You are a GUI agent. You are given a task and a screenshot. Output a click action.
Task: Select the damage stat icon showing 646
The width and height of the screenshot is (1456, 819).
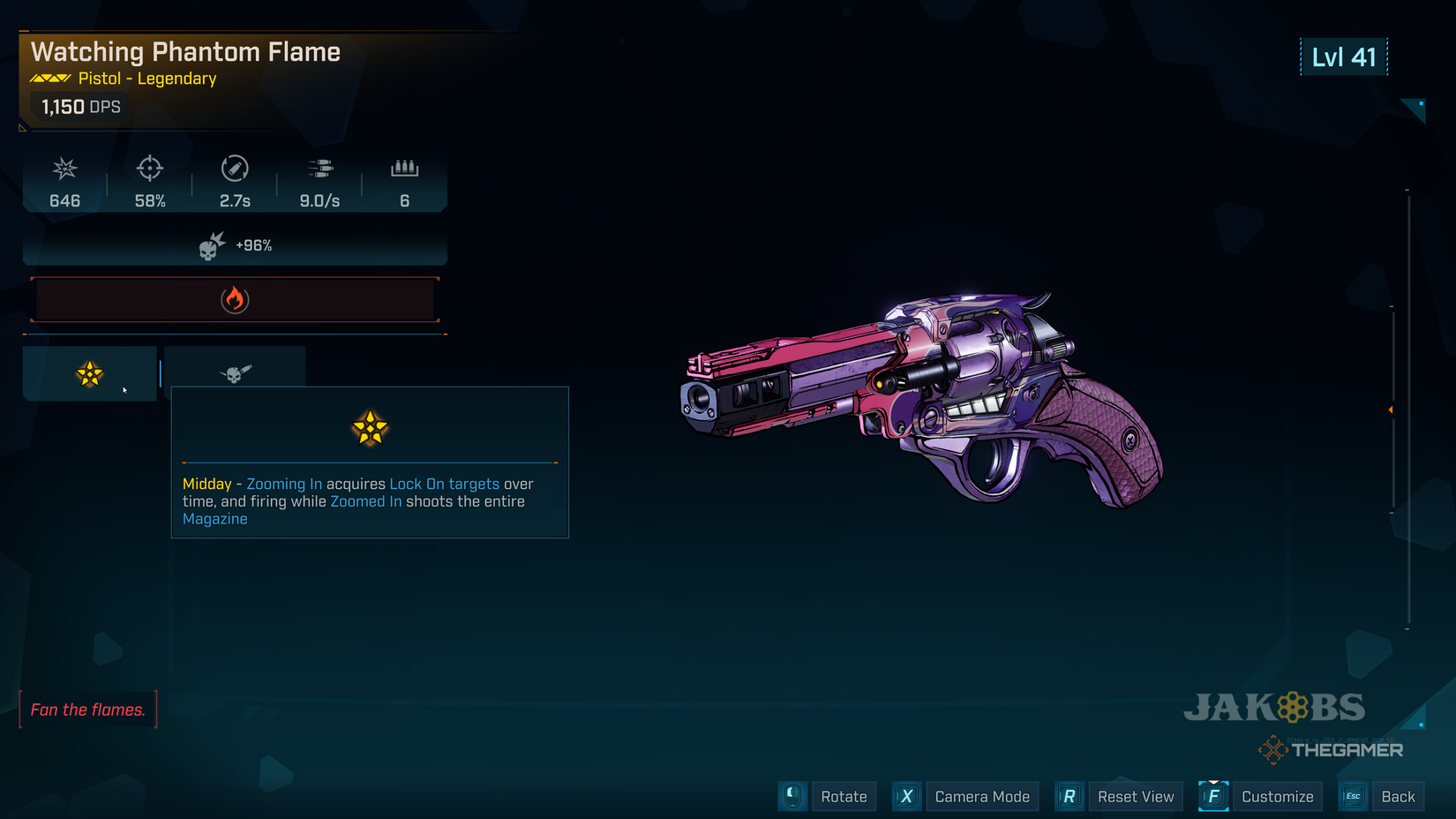pos(64,169)
